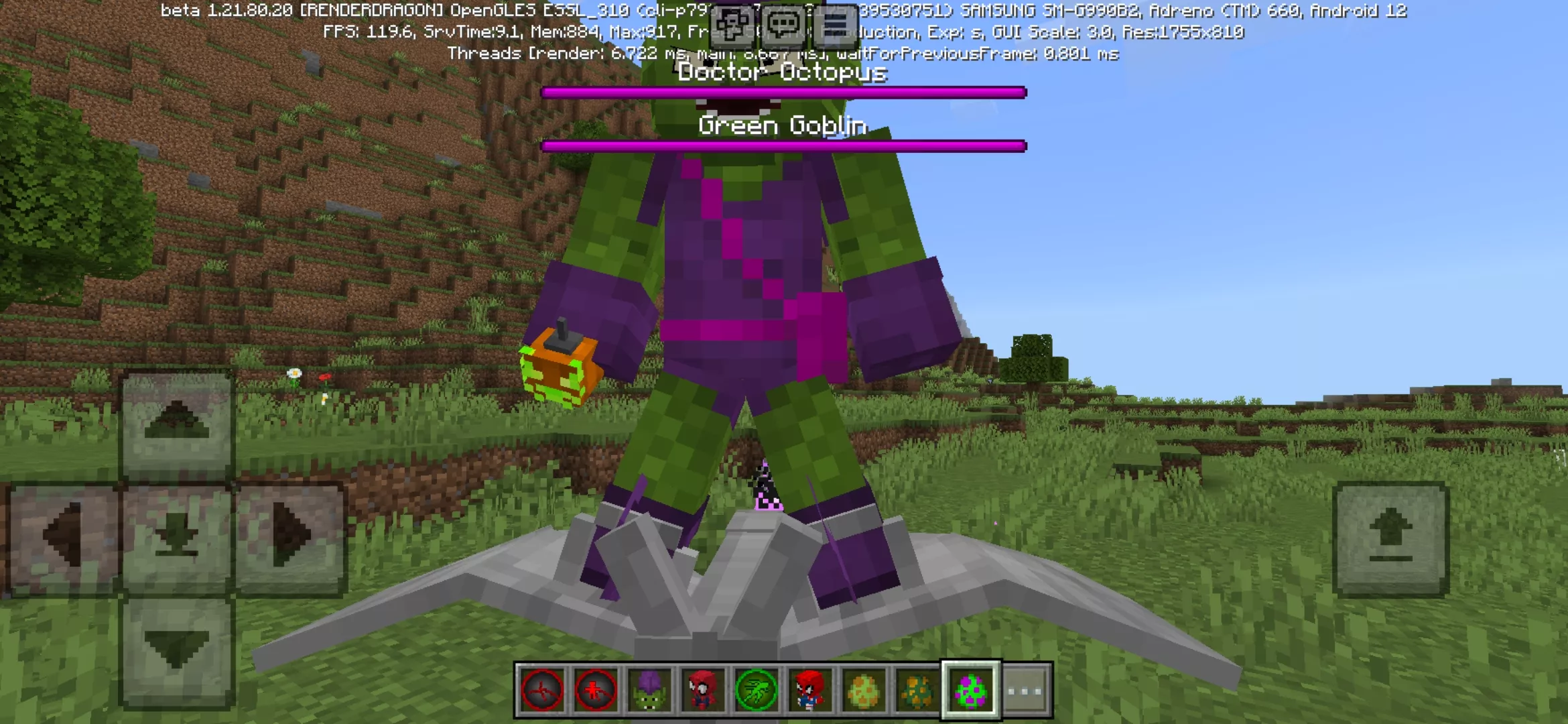Select the dark green and orange spawn egg
The image size is (1568, 724).
coord(917,690)
